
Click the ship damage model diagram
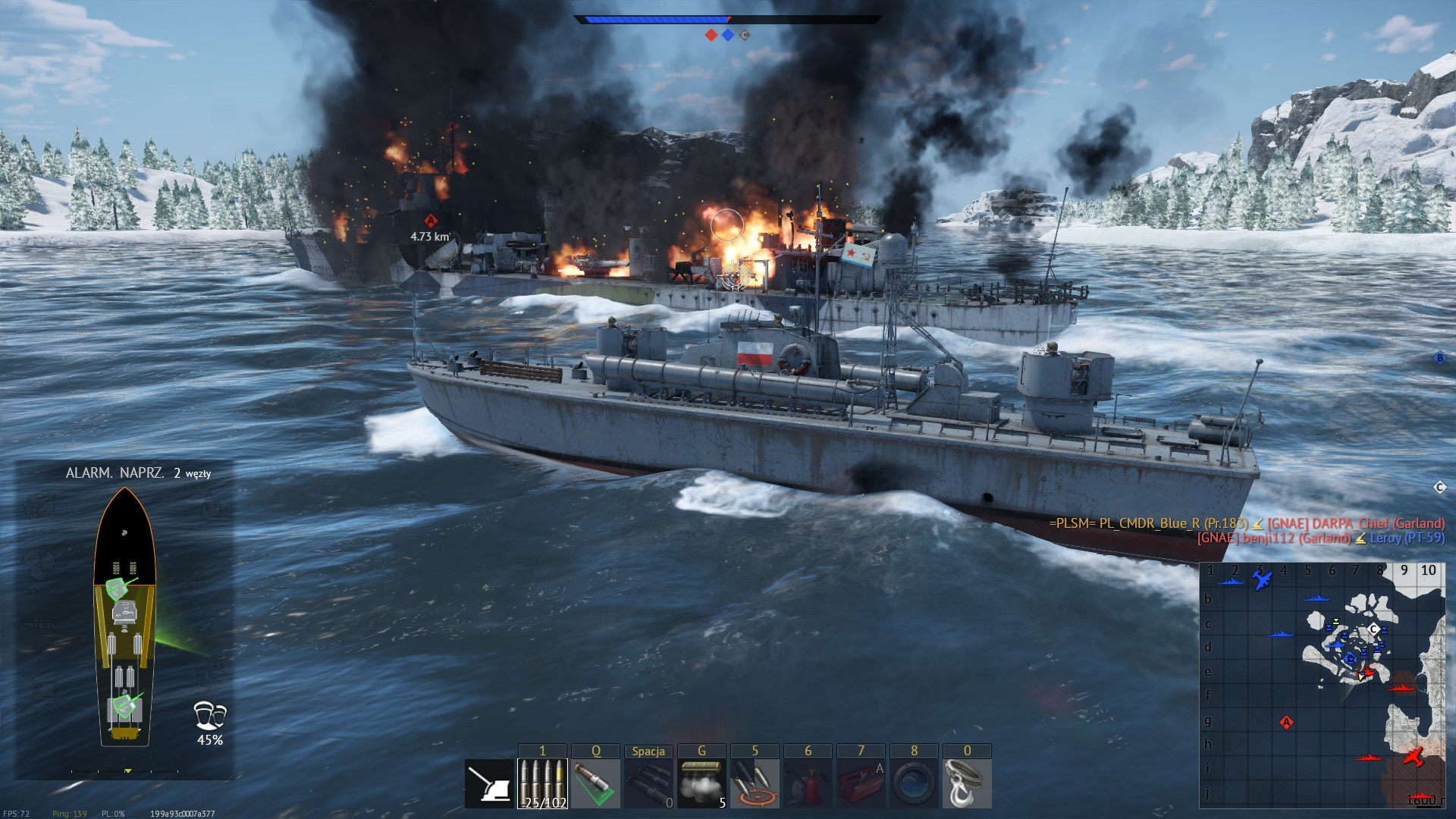click(124, 618)
